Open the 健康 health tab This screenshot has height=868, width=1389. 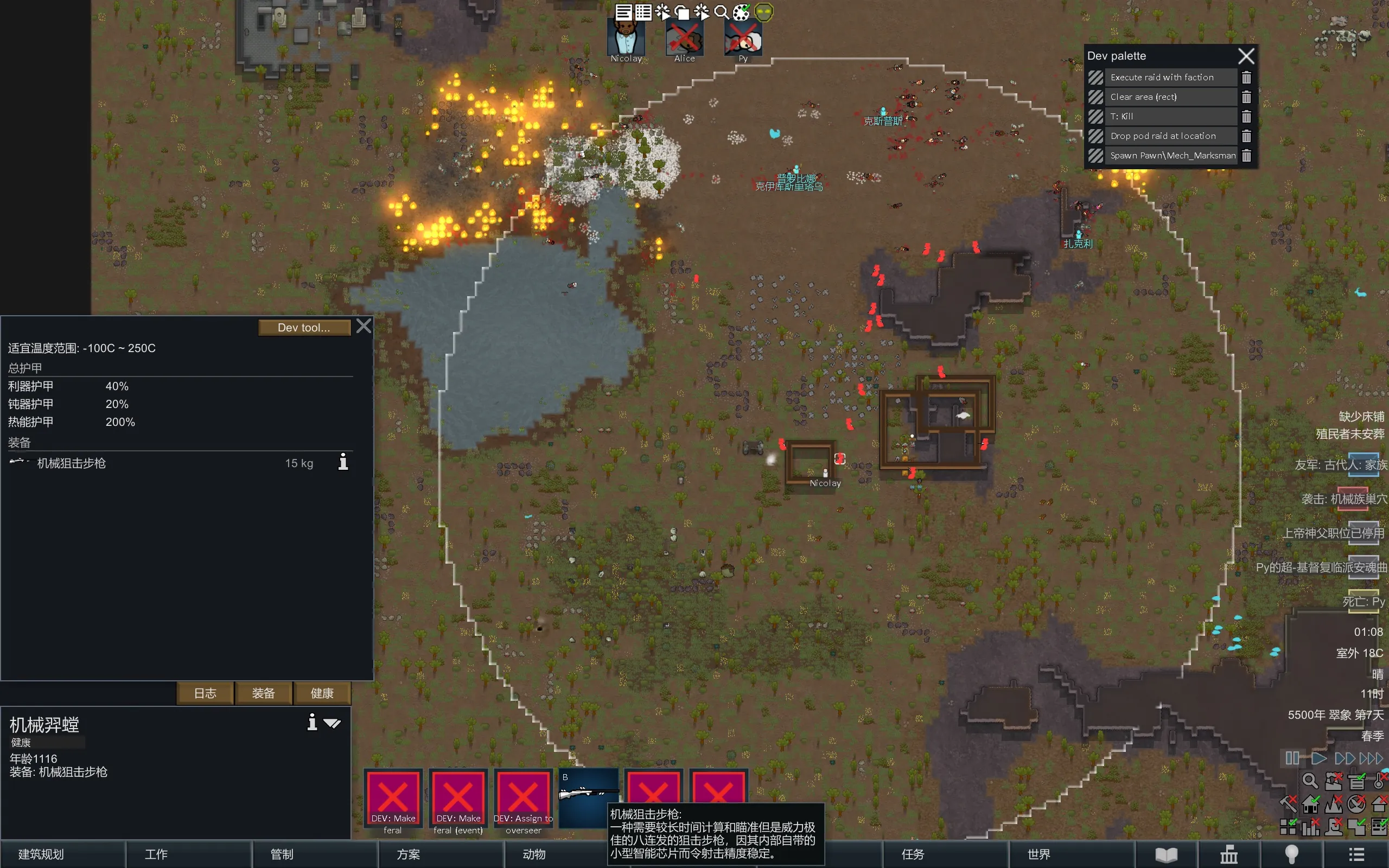tap(322, 693)
